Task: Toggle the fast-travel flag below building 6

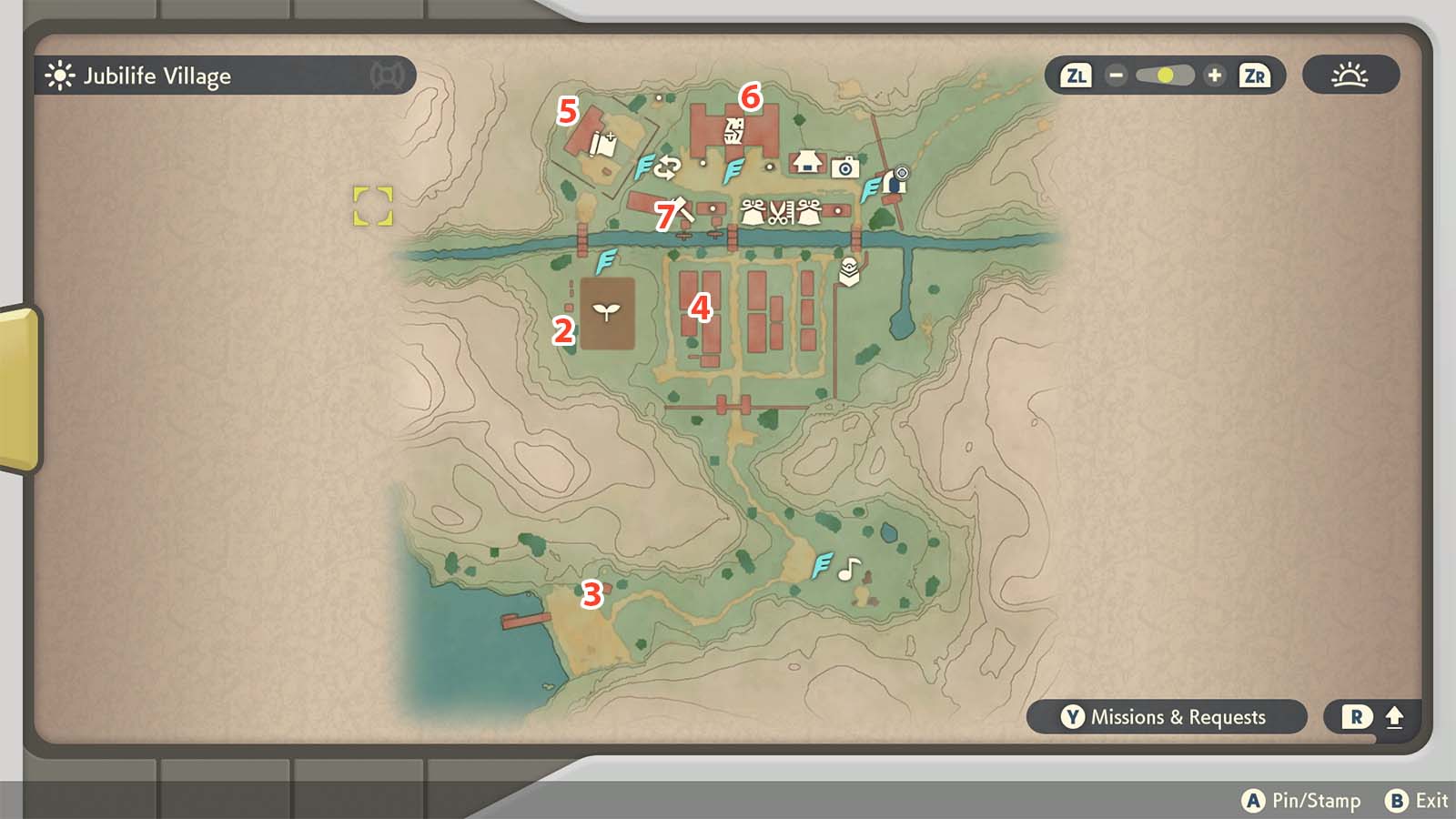Action: point(733,171)
